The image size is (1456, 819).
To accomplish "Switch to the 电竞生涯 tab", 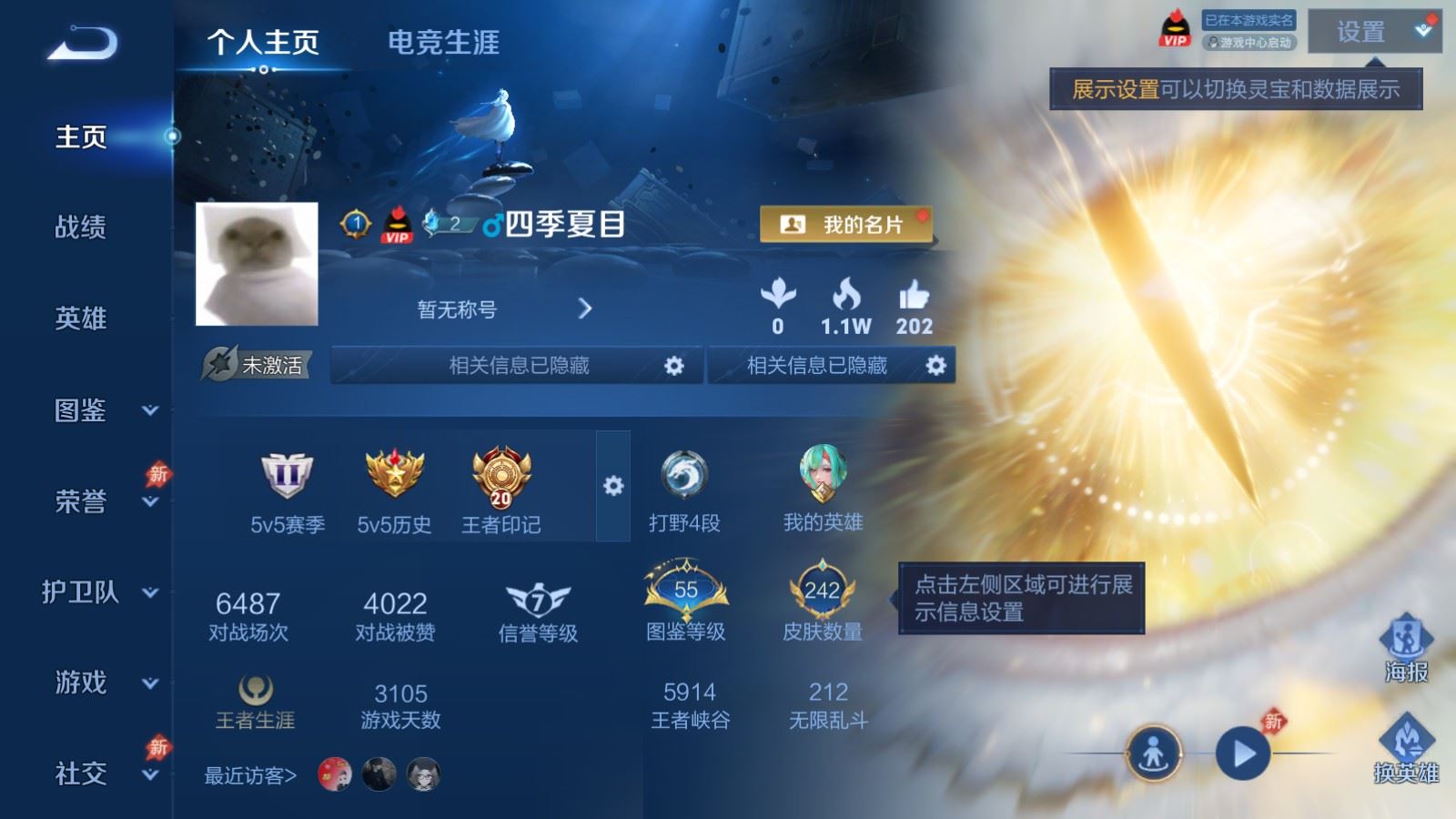I will click(445, 43).
